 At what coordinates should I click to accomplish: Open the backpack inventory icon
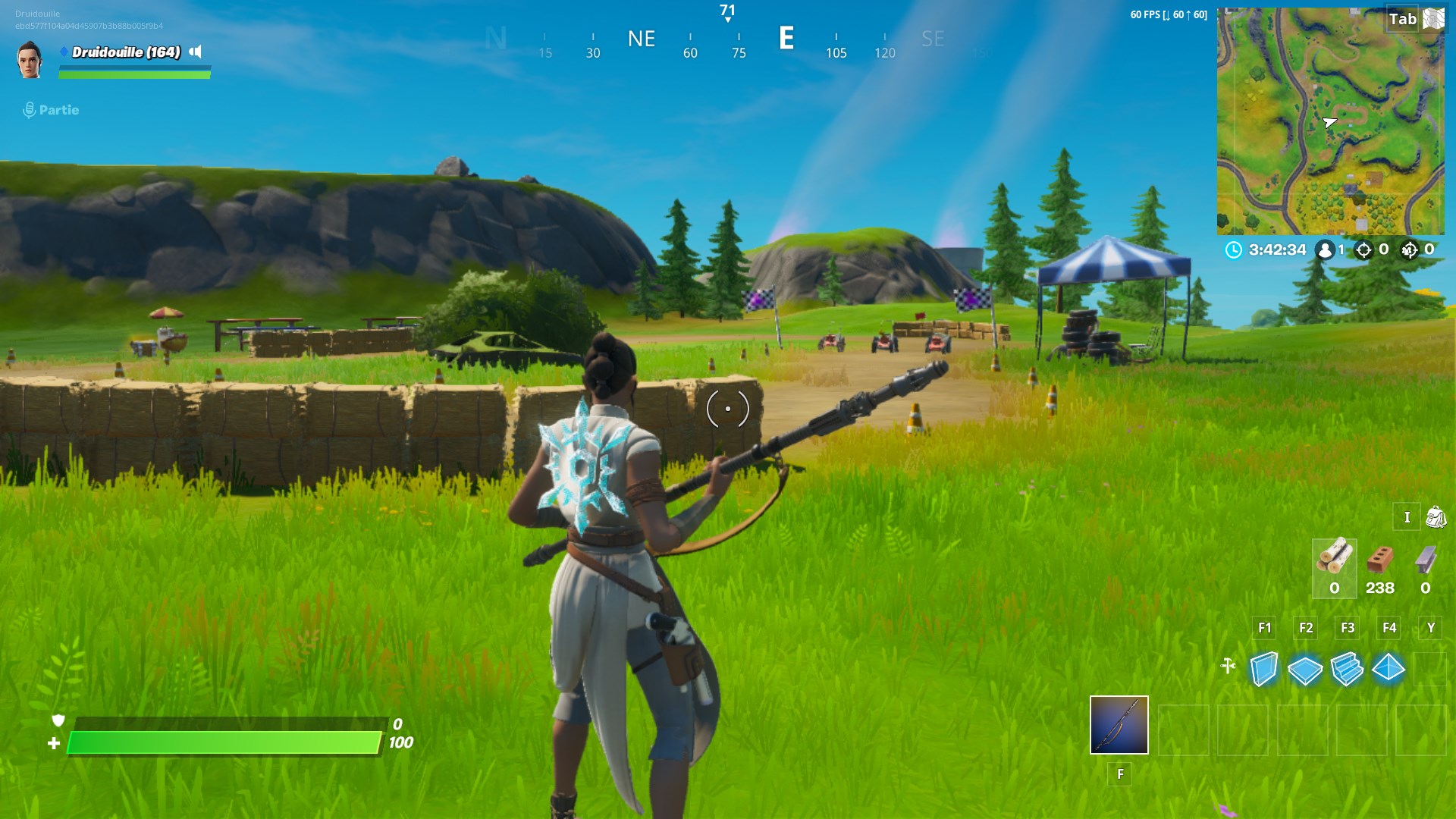tap(1435, 517)
